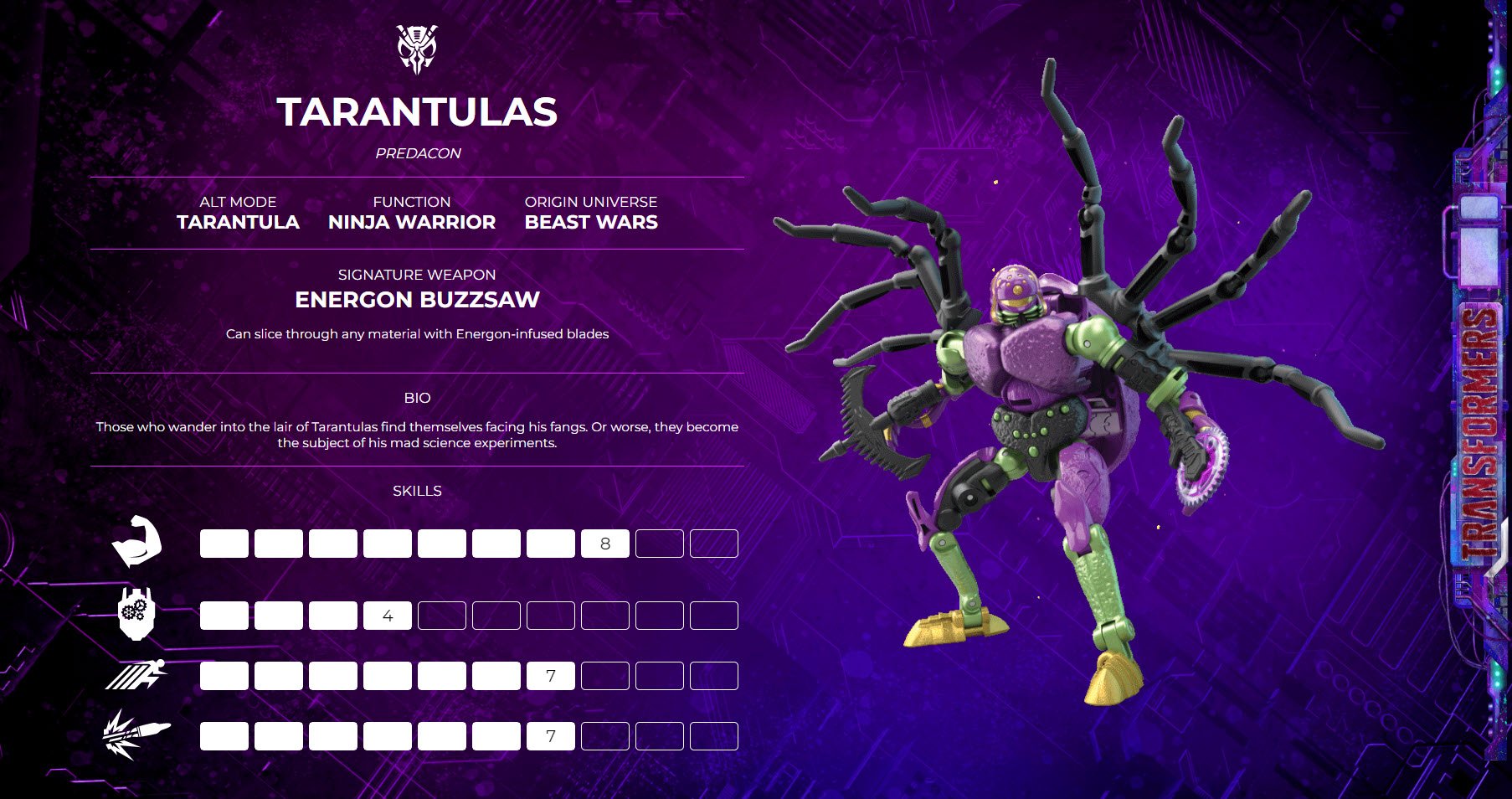Select the running-figure speed skill icon
This screenshot has height=799, width=1512.
point(136,674)
